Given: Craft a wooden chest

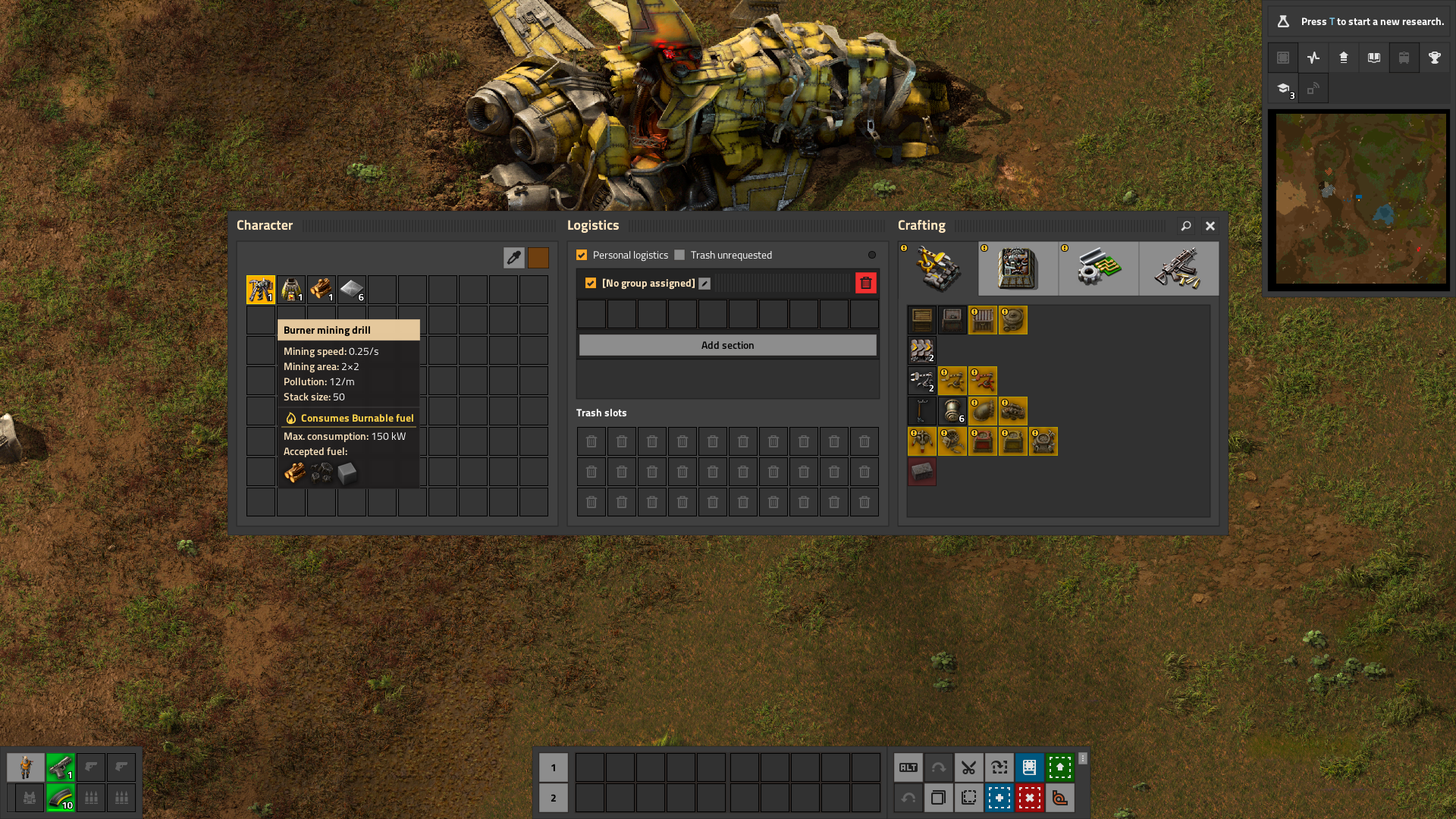Looking at the screenshot, I should [x=921, y=320].
